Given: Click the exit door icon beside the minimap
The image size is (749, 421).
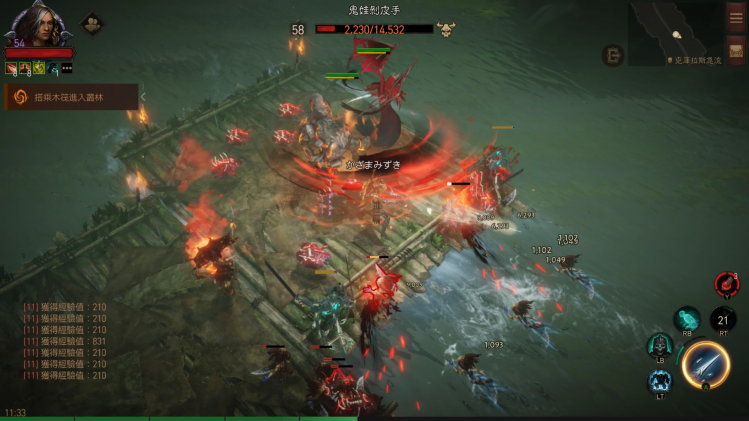Looking at the screenshot, I should pos(613,56).
